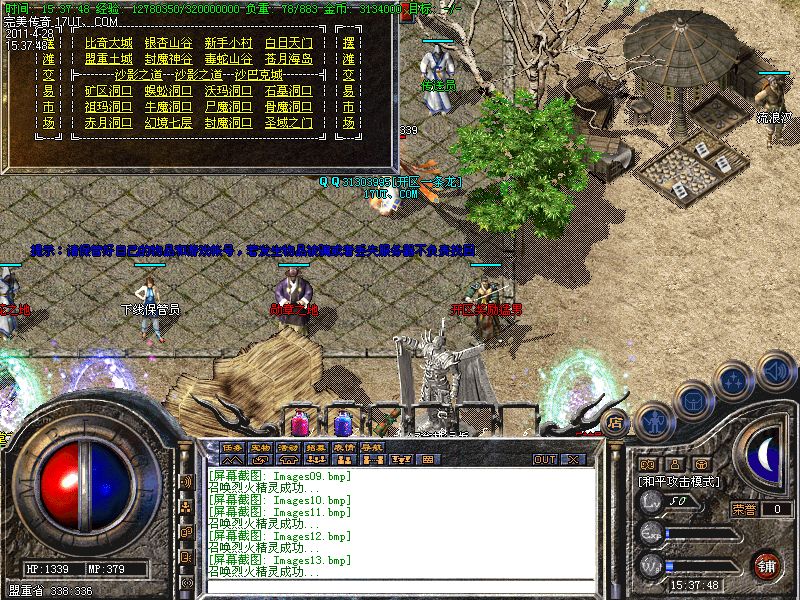Choose 赤月洞口 from the list
This screenshot has width=800, height=600.
tap(108, 123)
